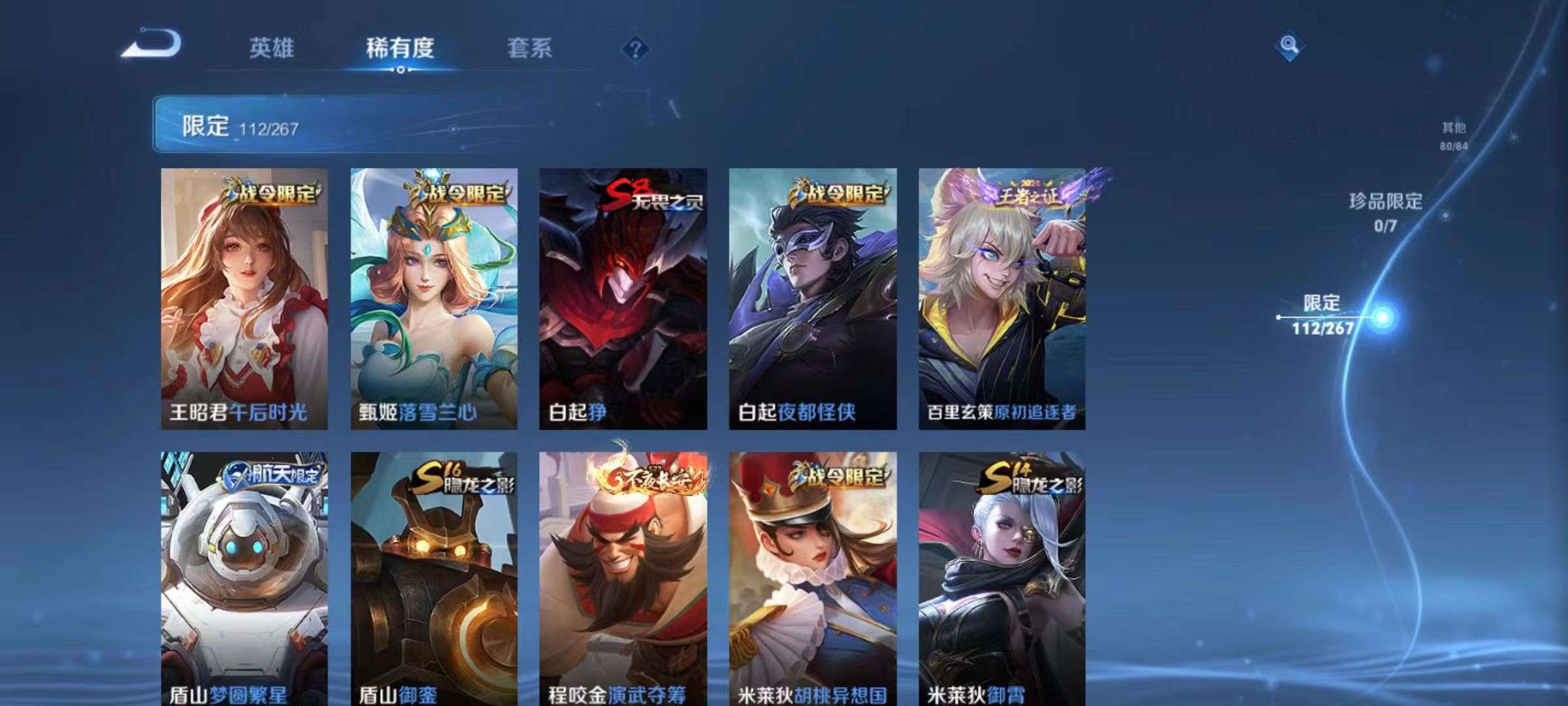The height and width of the screenshot is (706, 1568).
Task: Choose 盾山 梦圆繁星 skin card
Action: tap(244, 579)
